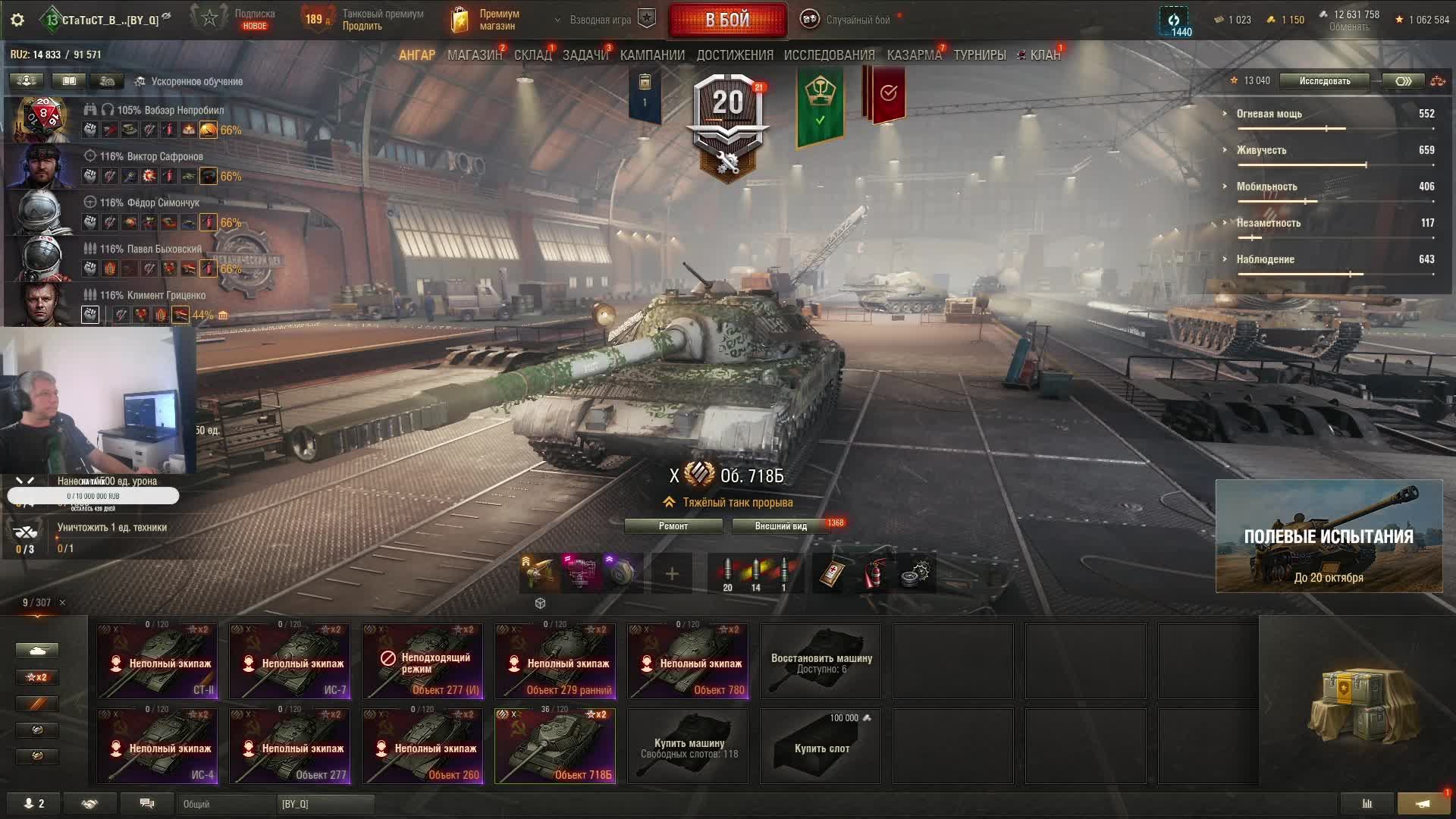This screenshot has height=819, width=1456.
Task: Open the МАГАЗИН tab
Action: [474, 55]
